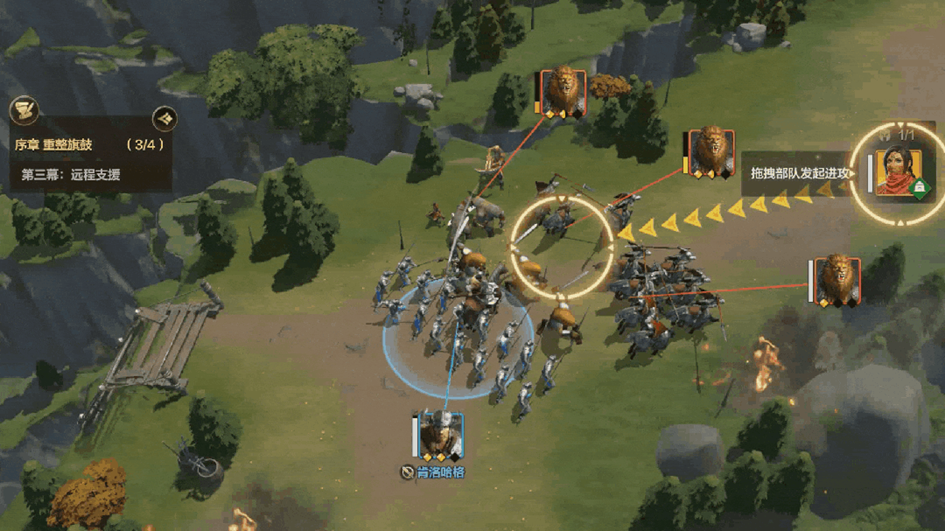Select the 肯洛哈格 hero portrait

click(440, 436)
